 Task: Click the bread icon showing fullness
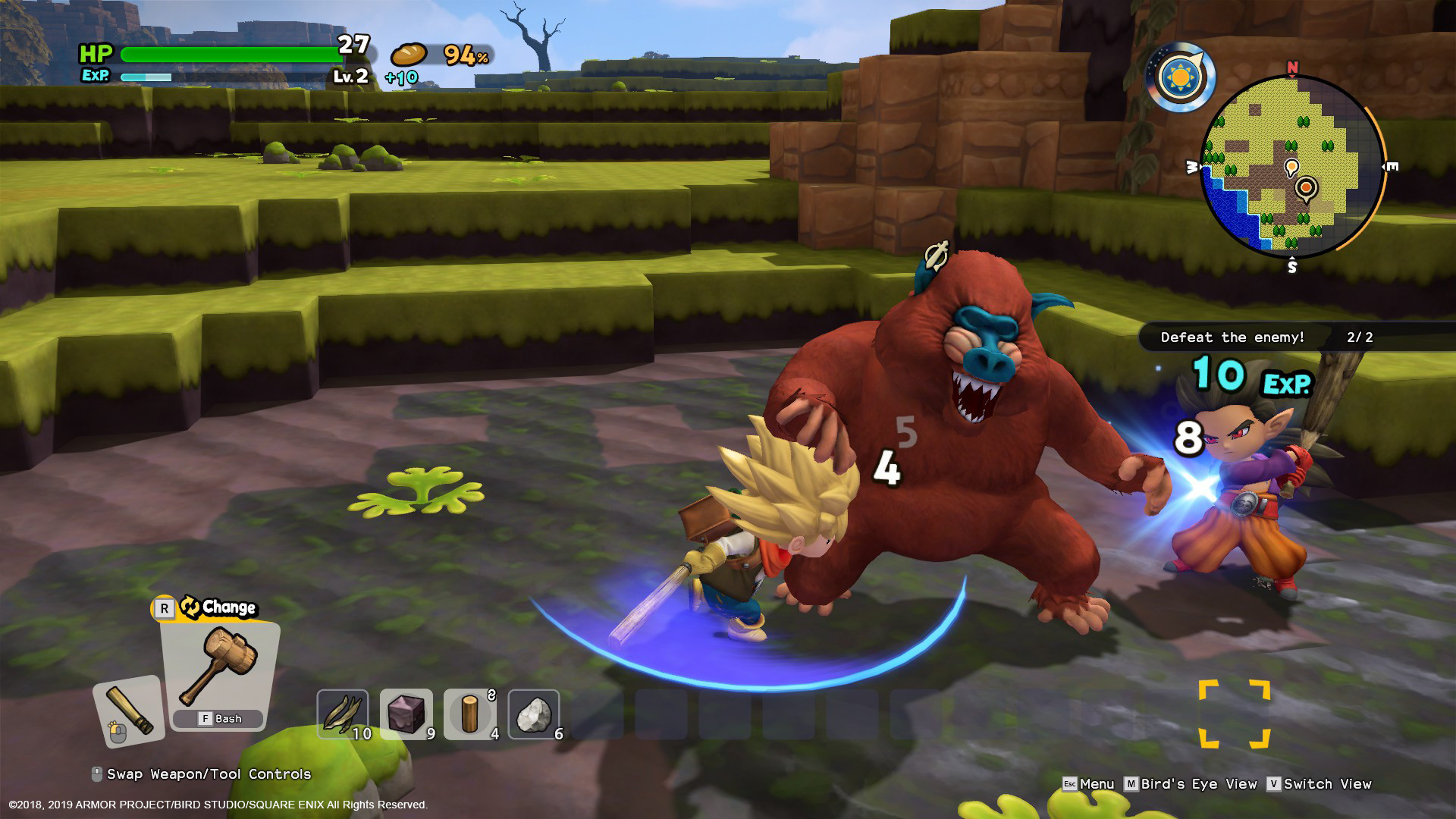tap(408, 55)
